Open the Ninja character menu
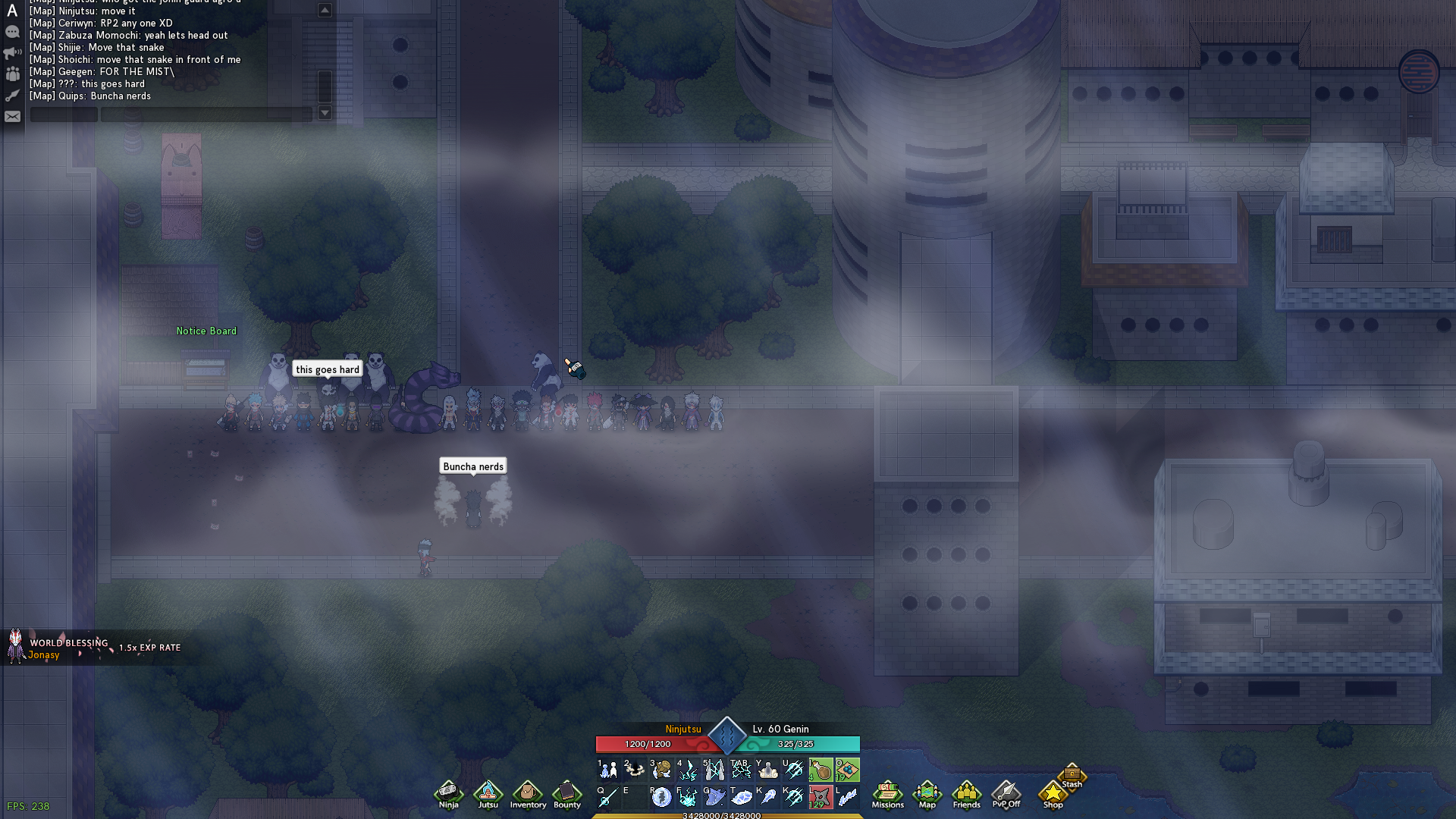 (x=448, y=794)
